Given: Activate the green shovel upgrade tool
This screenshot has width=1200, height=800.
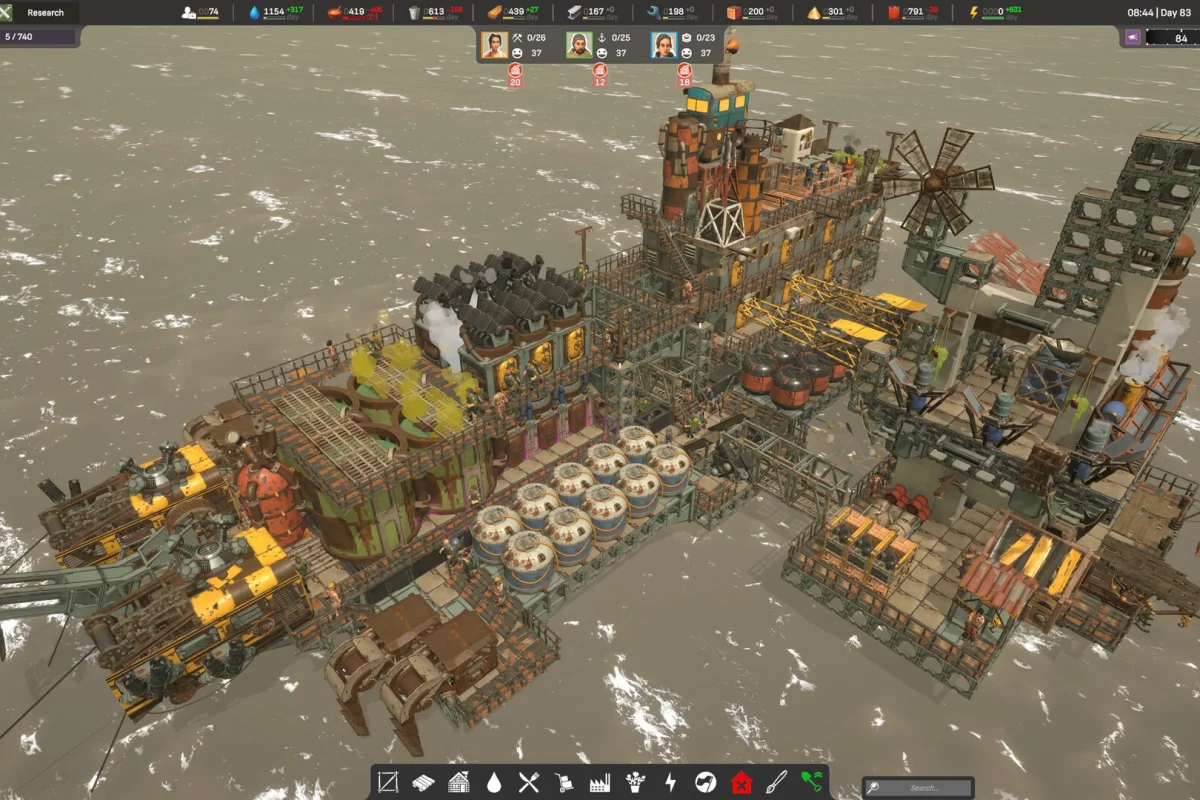Looking at the screenshot, I should 811,782.
